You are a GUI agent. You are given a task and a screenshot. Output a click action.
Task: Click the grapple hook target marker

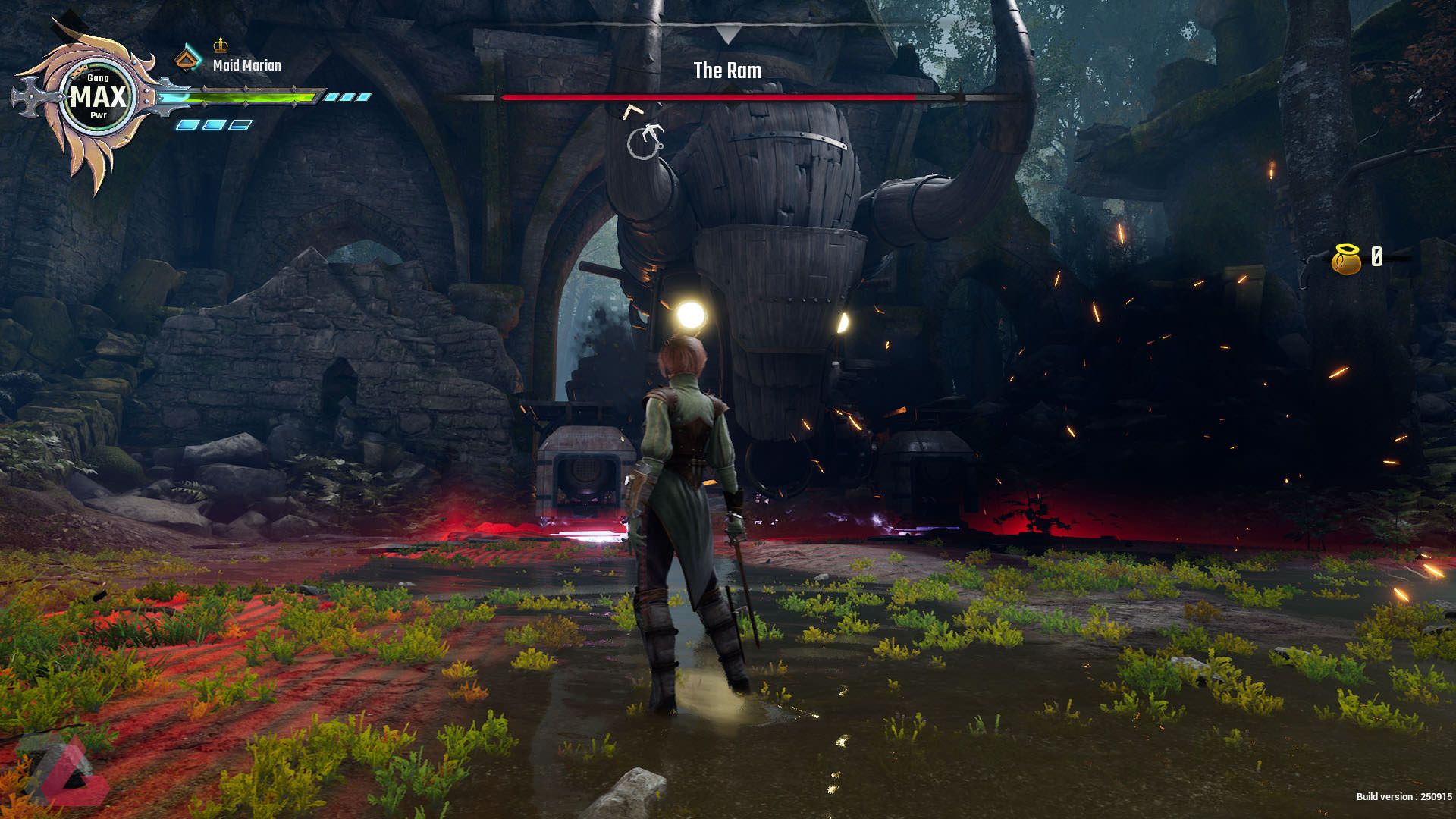tap(646, 141)
